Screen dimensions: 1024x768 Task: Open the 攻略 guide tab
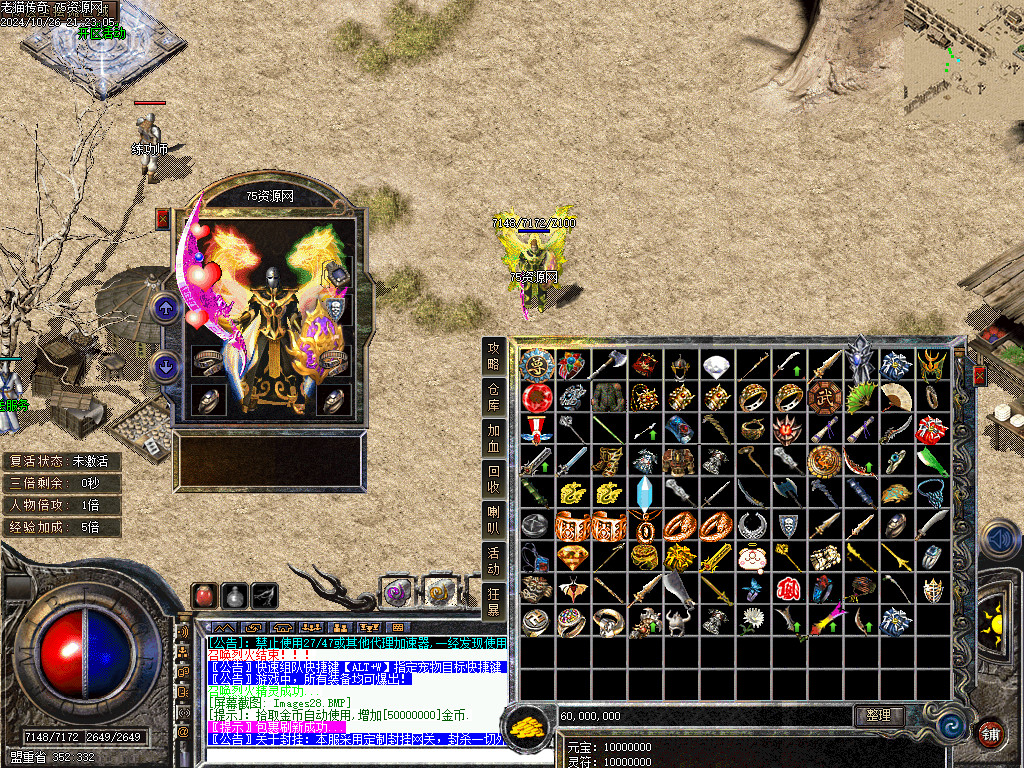tap(493, 355)
